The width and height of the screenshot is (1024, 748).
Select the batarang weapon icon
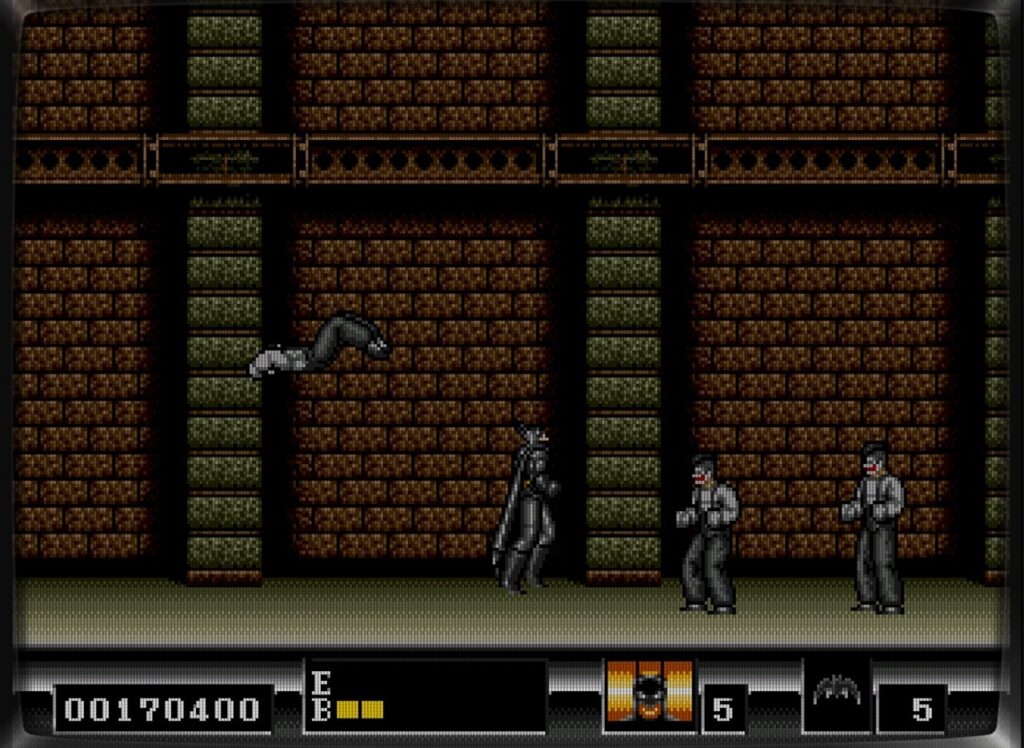pyautogui.click(x=836, y=691)
